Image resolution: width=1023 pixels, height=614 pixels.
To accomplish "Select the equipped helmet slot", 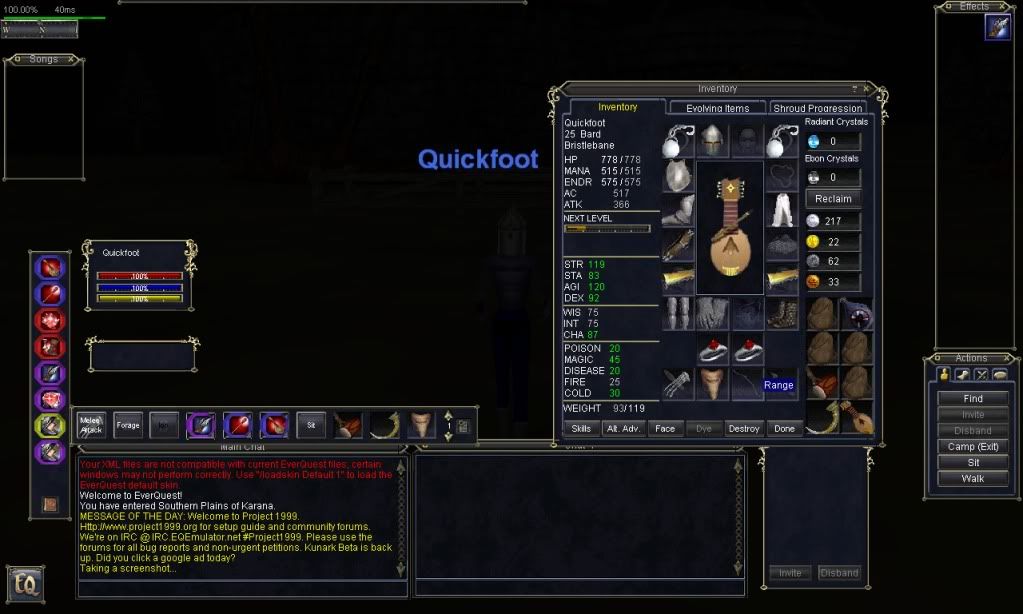I will tap(712, 140).
